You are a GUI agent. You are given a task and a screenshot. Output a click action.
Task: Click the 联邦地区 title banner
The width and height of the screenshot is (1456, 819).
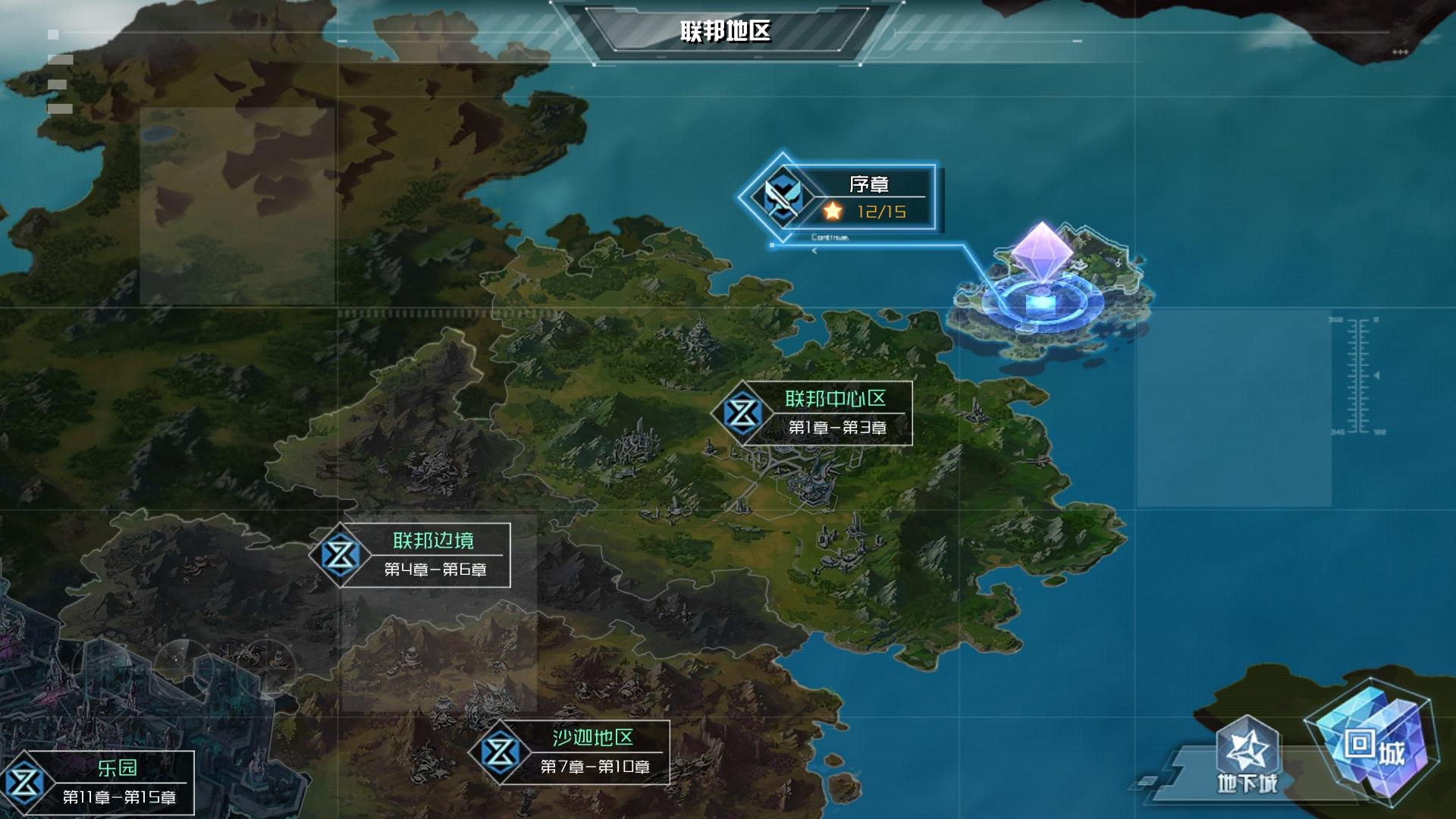tap(724, 30)
